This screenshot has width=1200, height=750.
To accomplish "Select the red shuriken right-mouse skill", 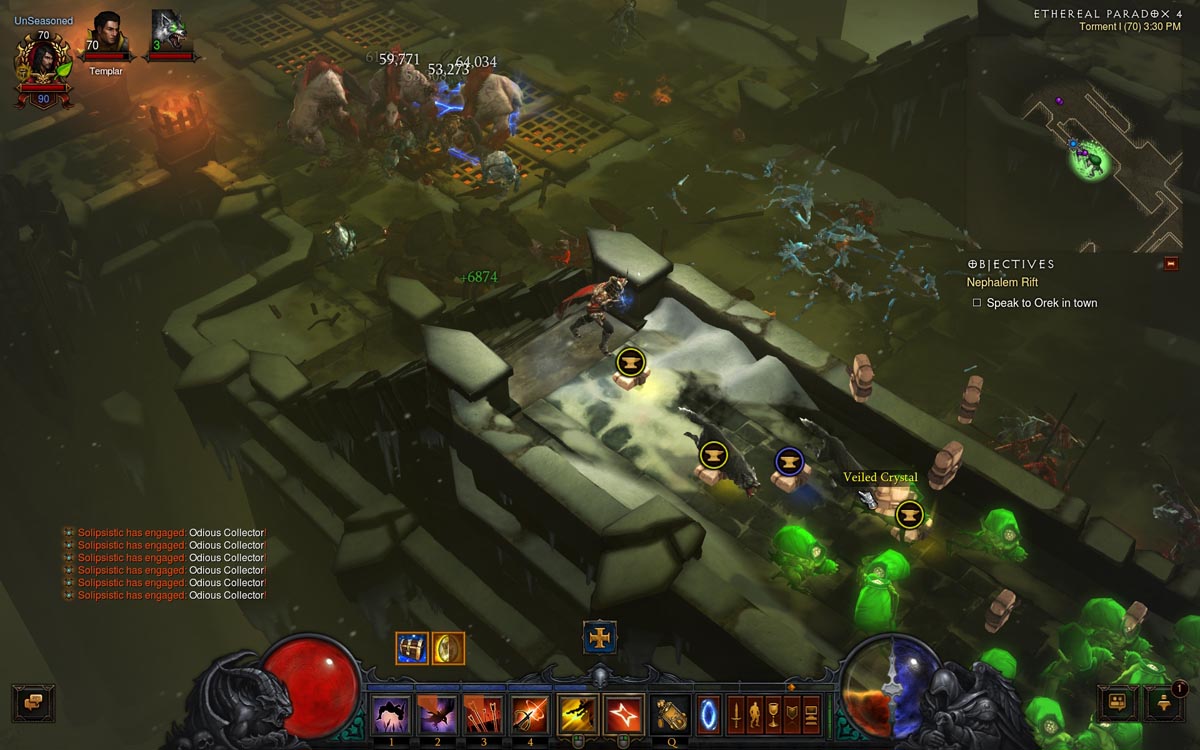I will click(623, 713).
